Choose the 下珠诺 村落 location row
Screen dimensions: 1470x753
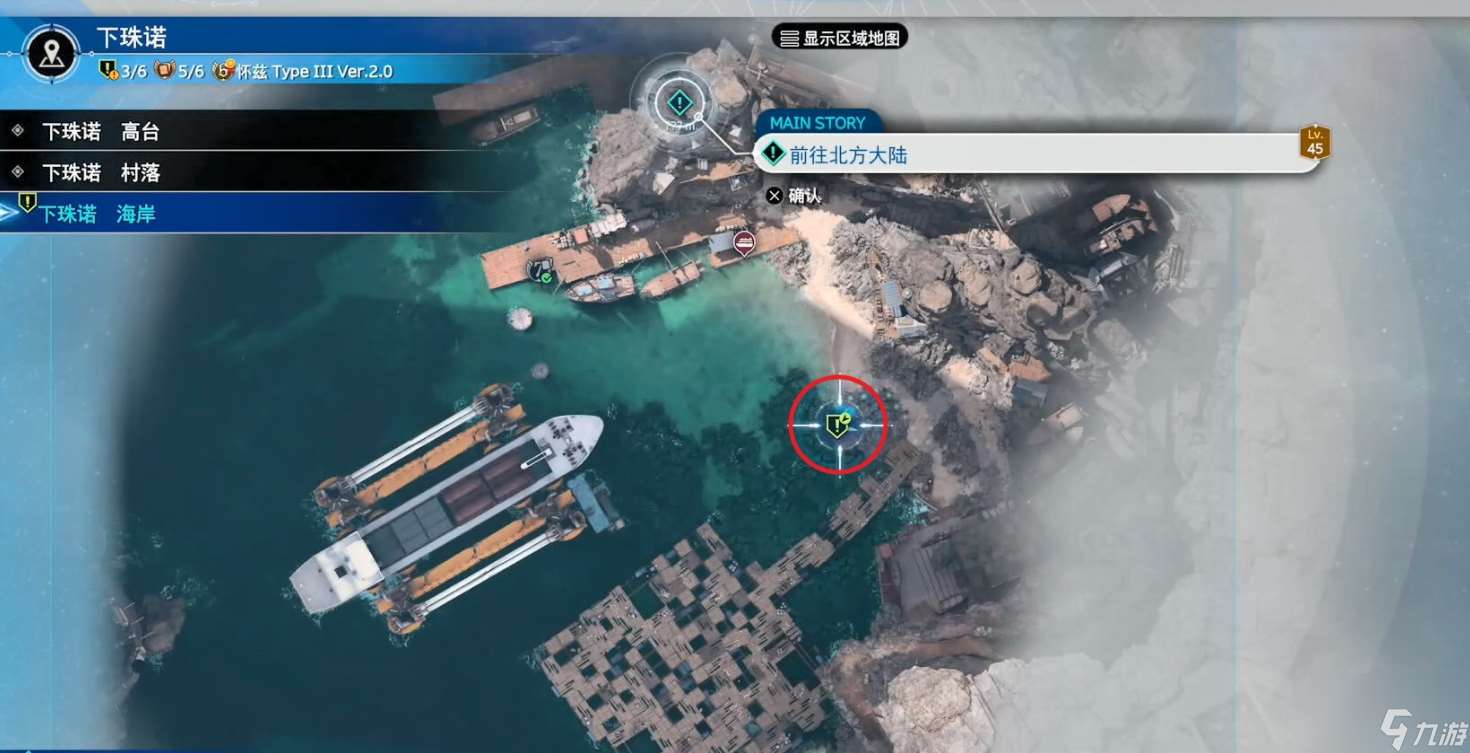100,173
